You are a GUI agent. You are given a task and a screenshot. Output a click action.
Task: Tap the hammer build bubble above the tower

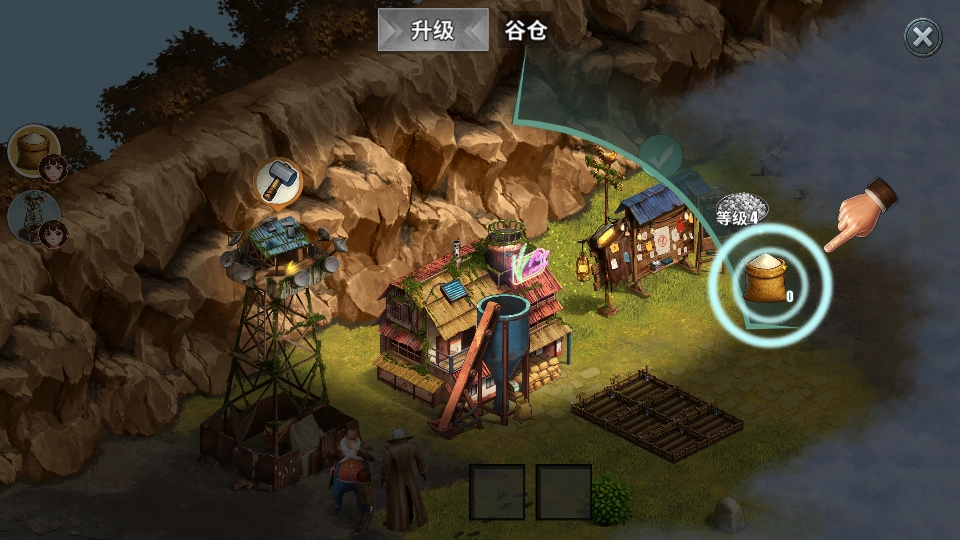(x=279, y=182)
